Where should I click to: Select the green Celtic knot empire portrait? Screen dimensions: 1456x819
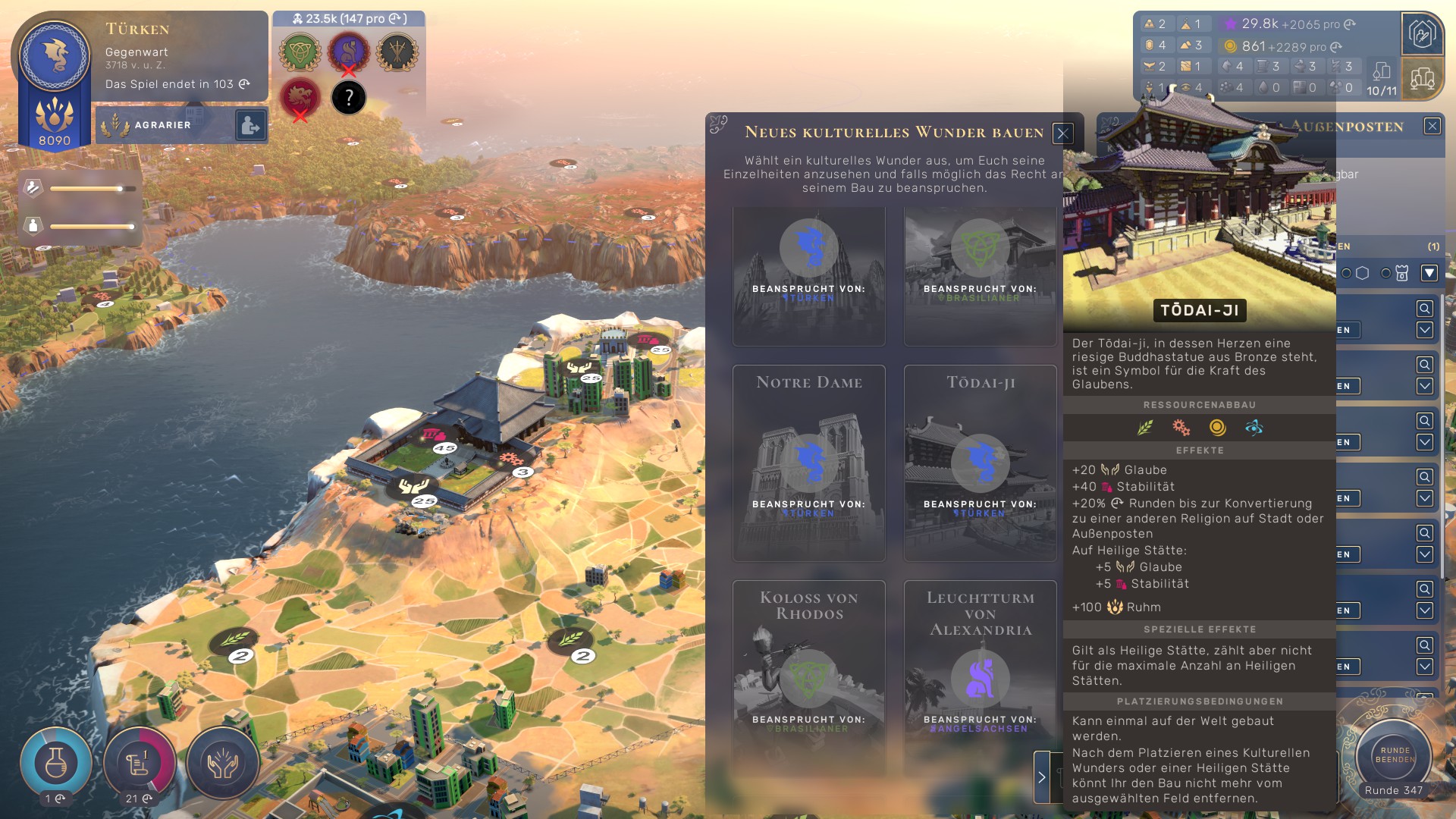point(300,52)
